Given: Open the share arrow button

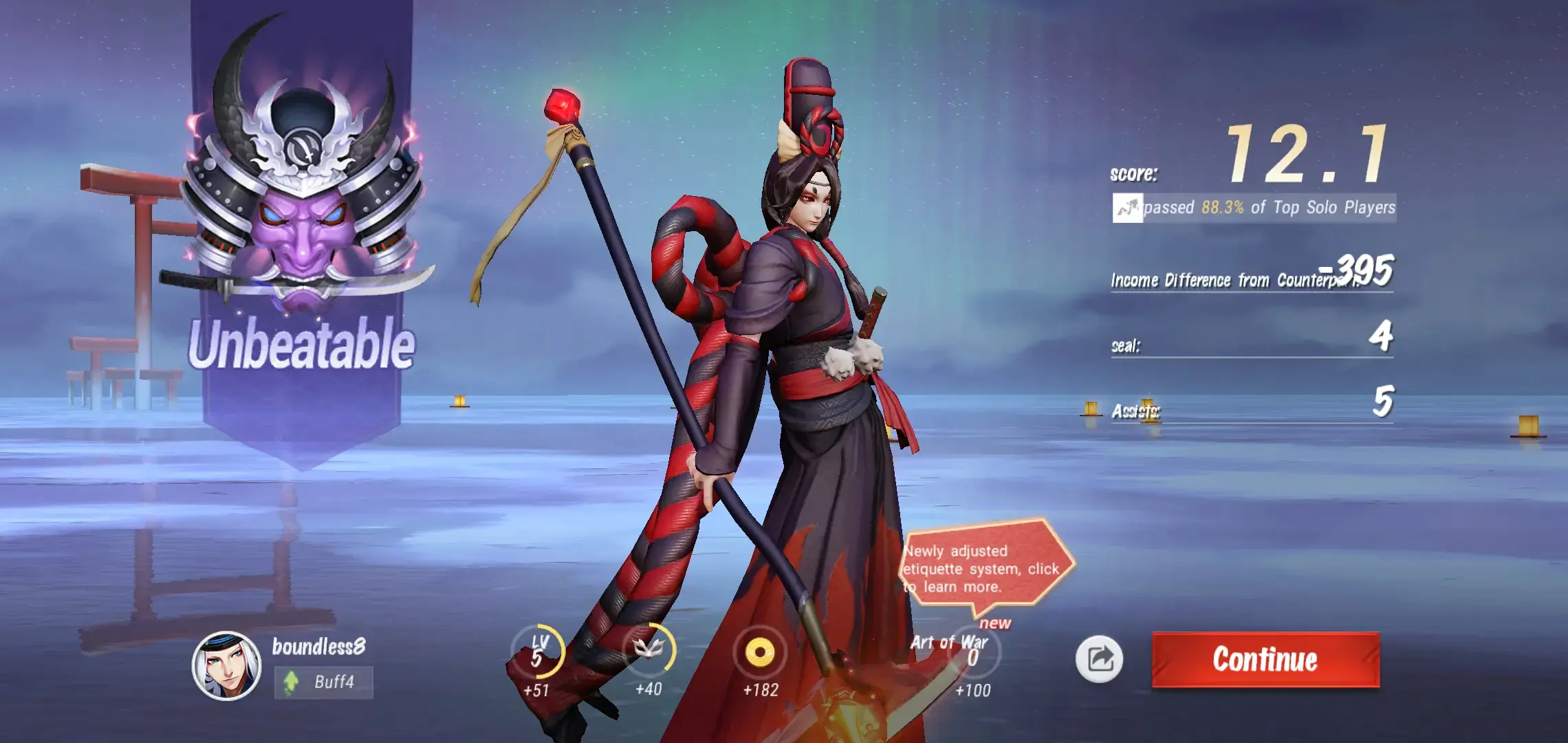Looking at the screenshot, I should [x=1099, y=659].
